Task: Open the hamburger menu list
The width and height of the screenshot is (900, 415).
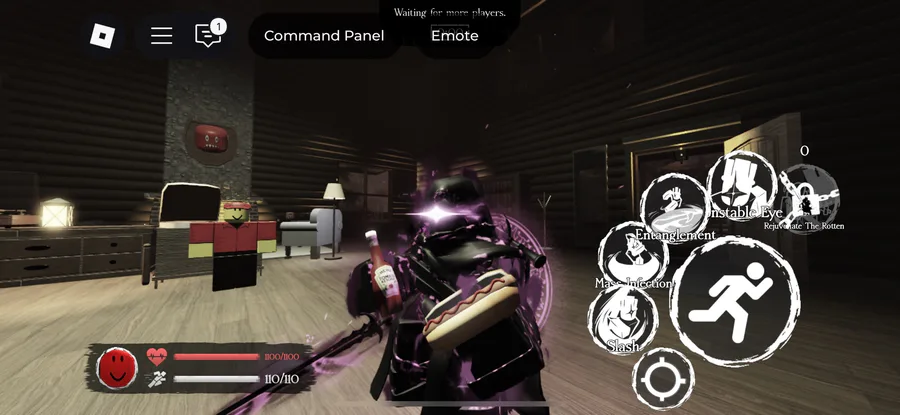Action: (161, 36)
